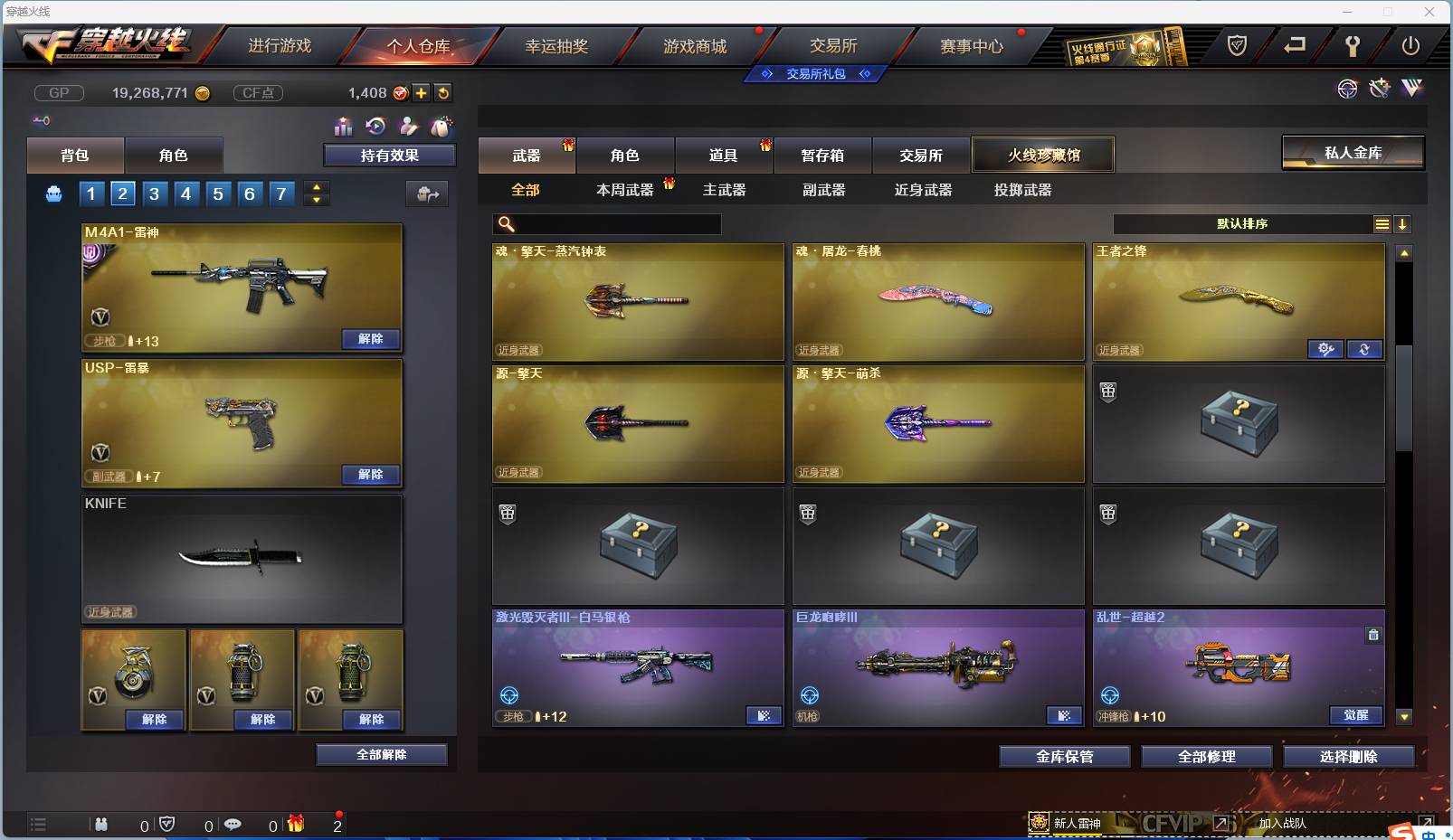1453x840 pixels.
Task: Click the refresh icon next to CF点 balance
Action: [443, 92]
